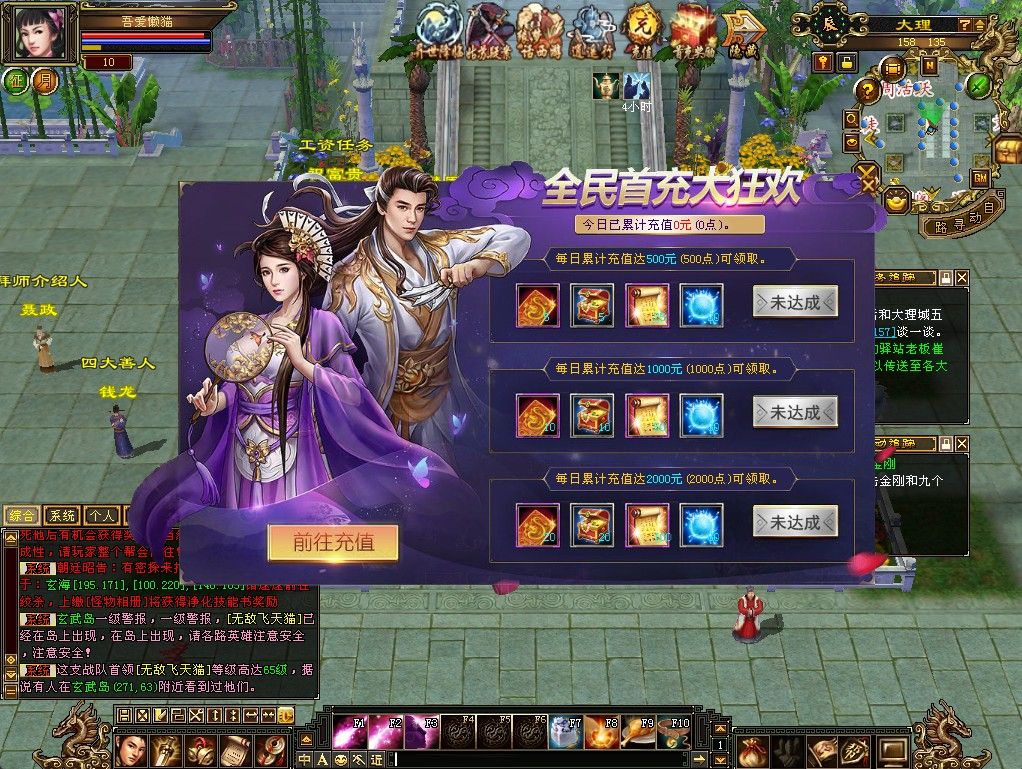Open the GM button beside the minimap
The width and height of the screenshot is (1022, 769).
(x=980, y=177)
